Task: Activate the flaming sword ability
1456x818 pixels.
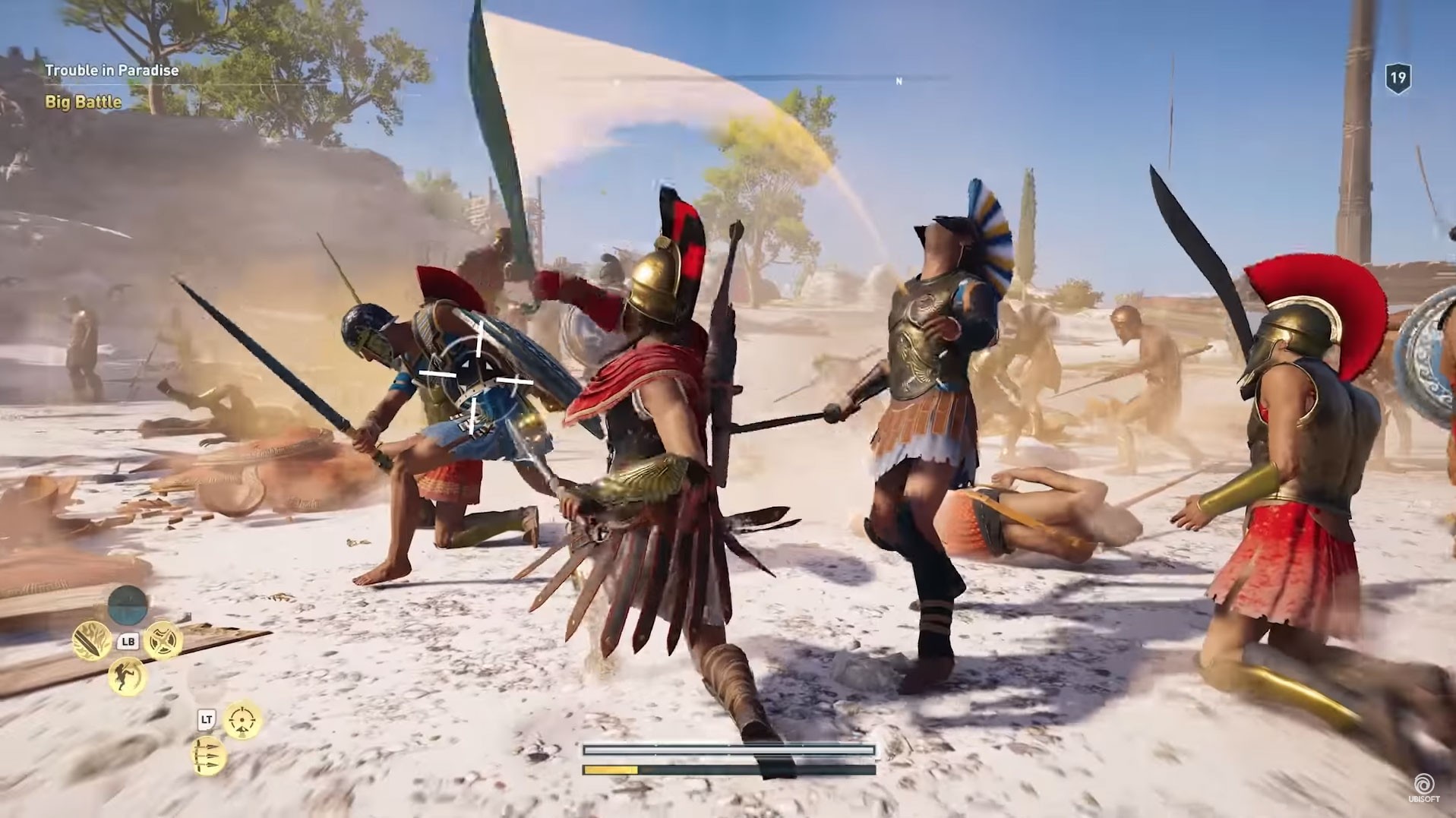Action: coord(92,642)
